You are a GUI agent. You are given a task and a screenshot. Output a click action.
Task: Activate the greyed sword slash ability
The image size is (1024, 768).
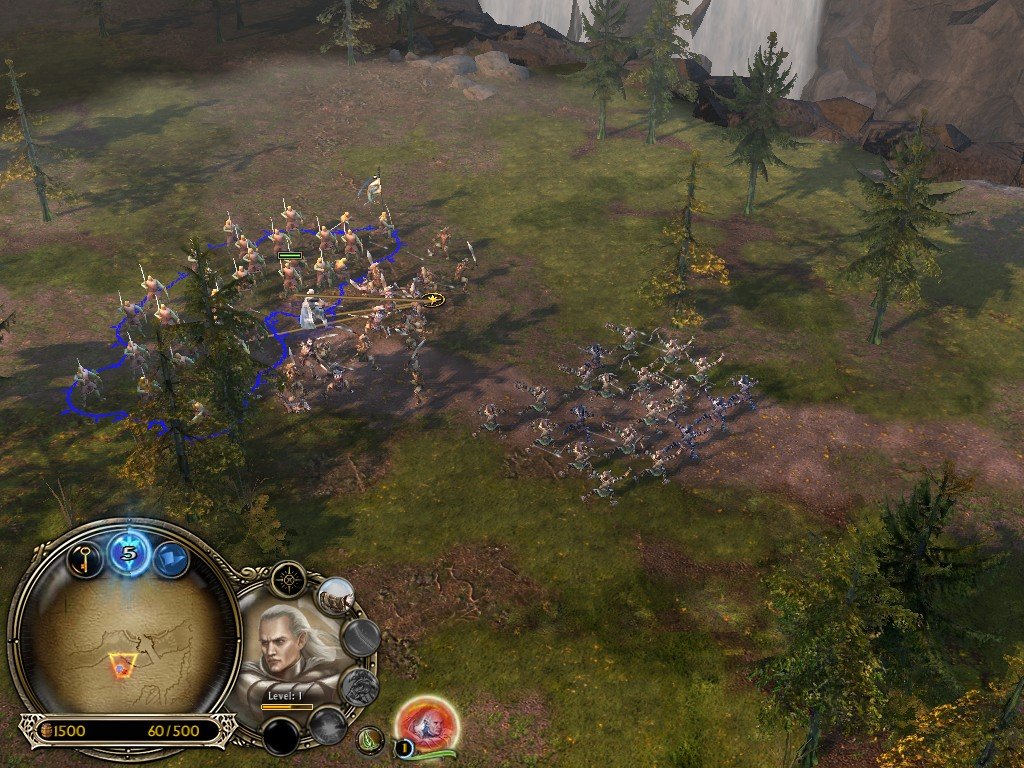point(361,637)
